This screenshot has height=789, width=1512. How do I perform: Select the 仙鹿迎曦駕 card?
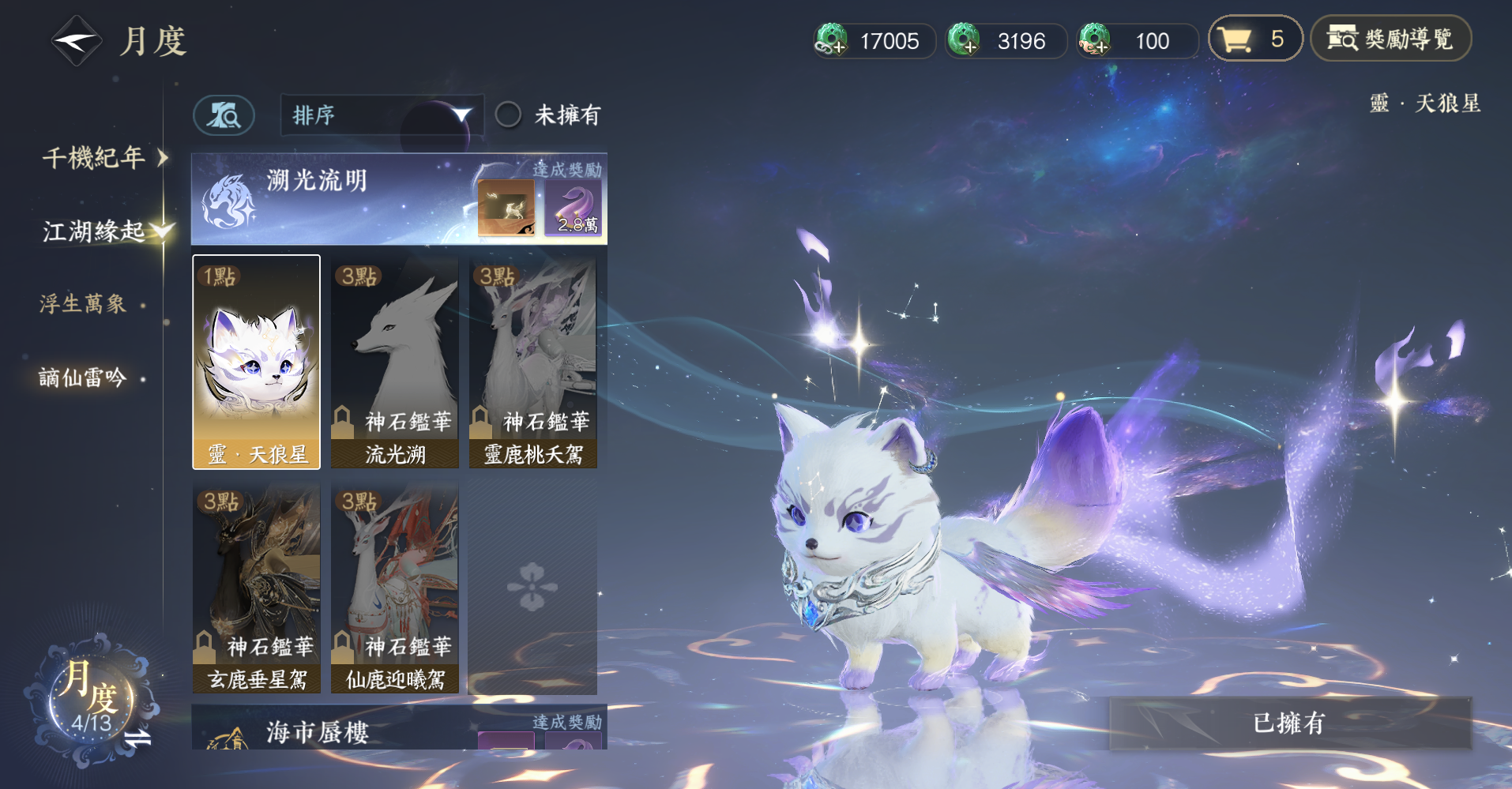point(395,588)
